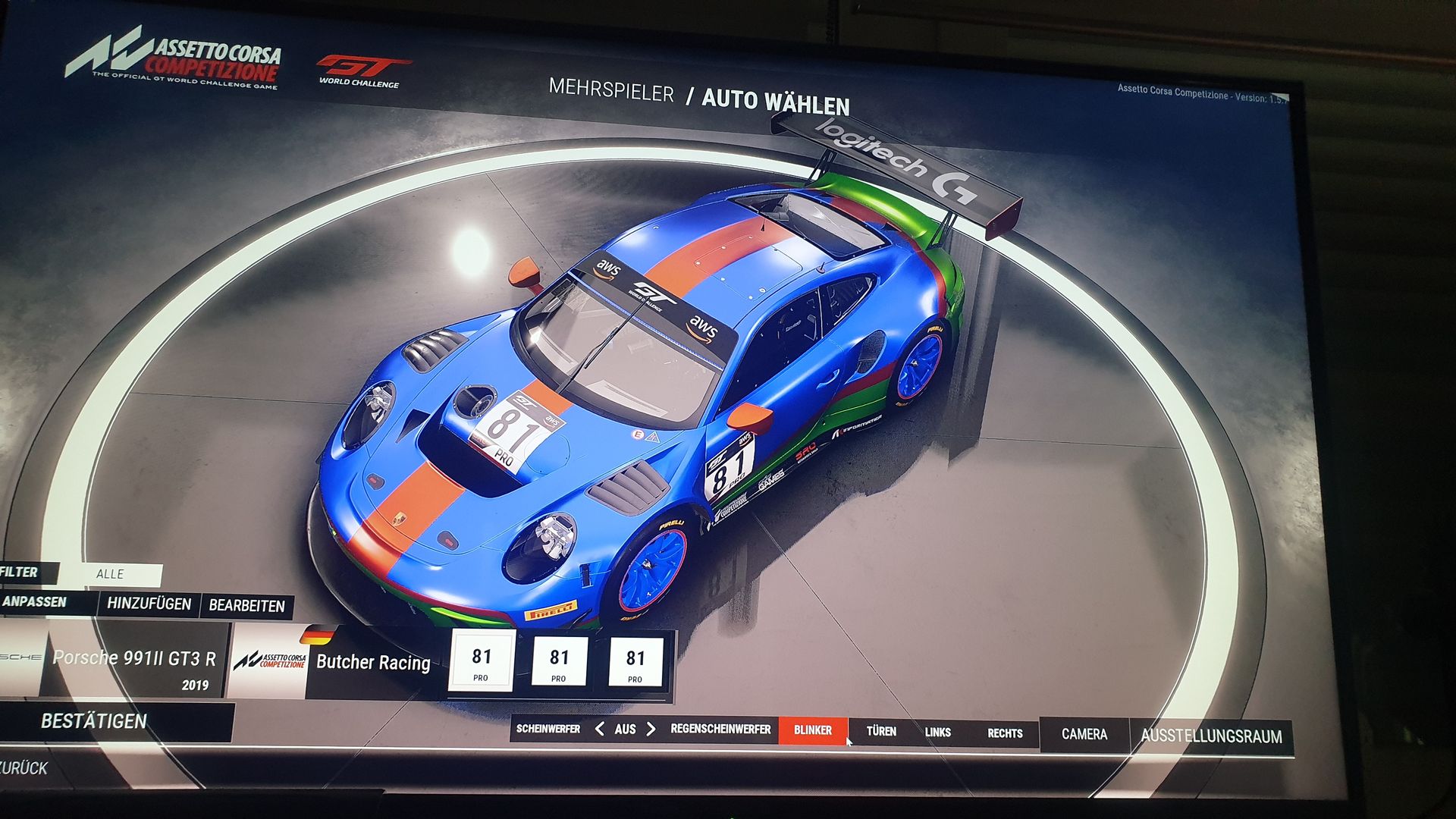Toggle the Regenscheinwerfer rain lights

pos(720,730)
